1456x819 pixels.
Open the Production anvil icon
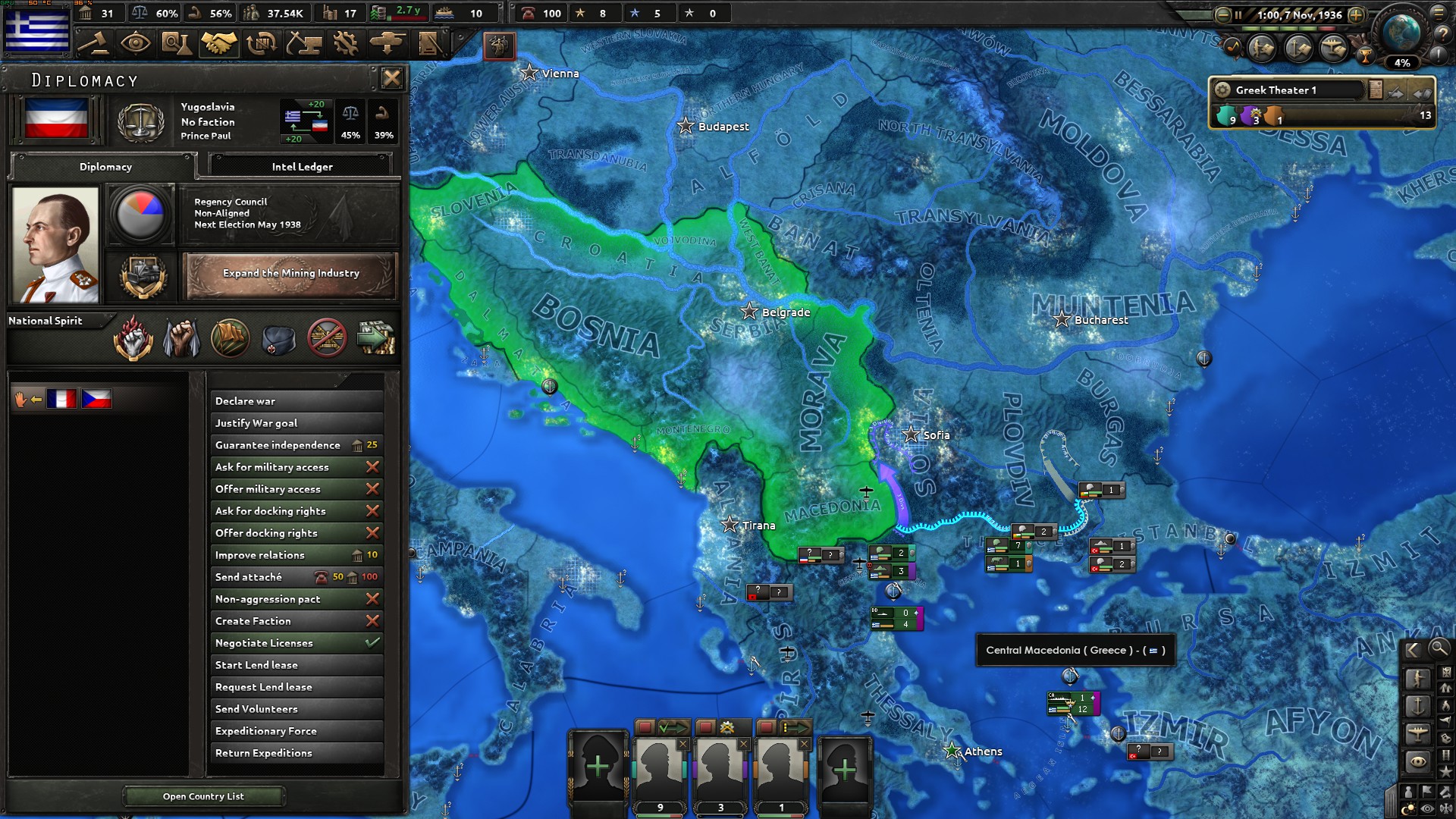click(303, 43)
